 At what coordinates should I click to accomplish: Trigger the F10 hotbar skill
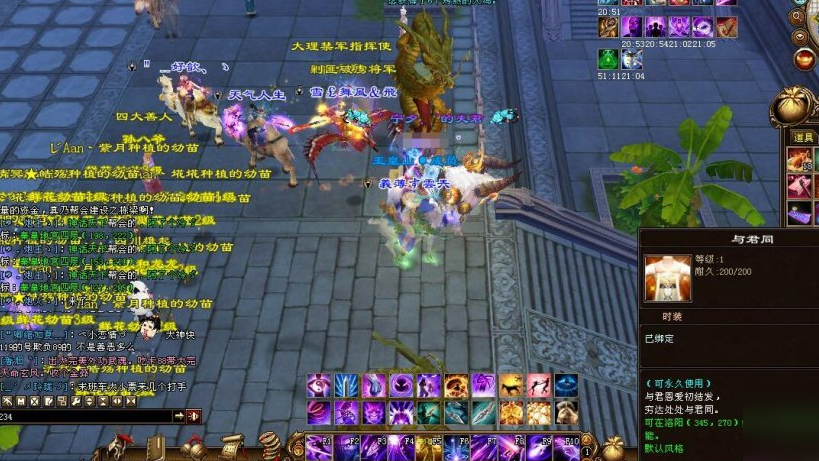tap(567, 446)
